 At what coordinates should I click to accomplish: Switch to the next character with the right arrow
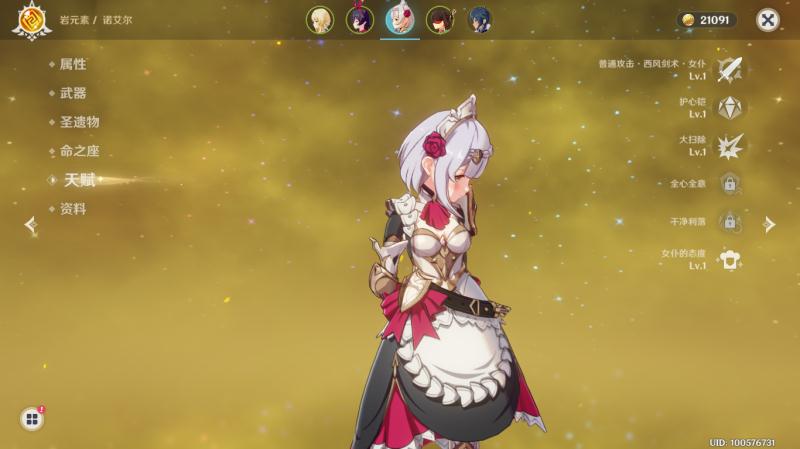769,225
